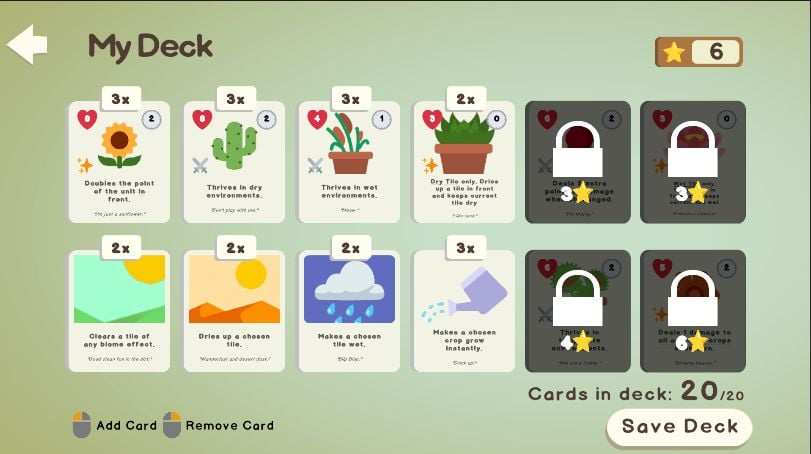Select the spiky potted plant card
811x454 pixels.
click(x=464, y=161)
